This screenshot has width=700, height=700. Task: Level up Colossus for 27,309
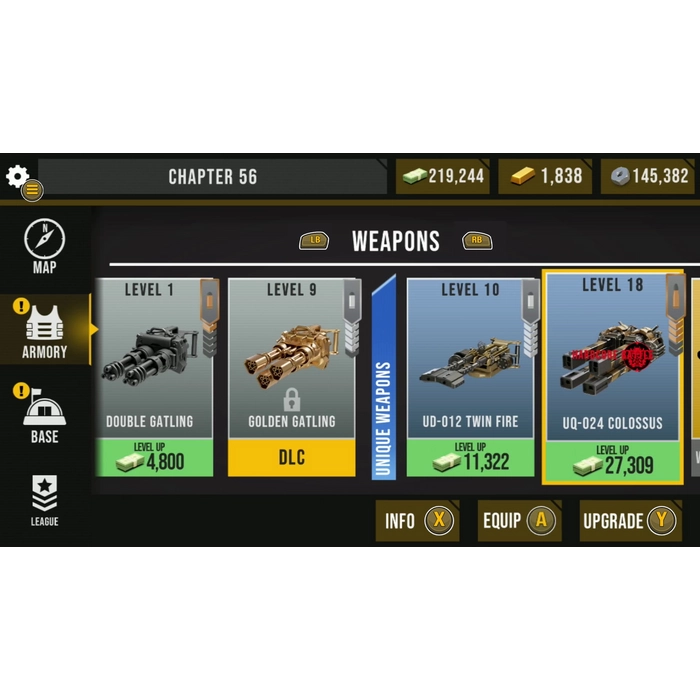coord(612,462)
